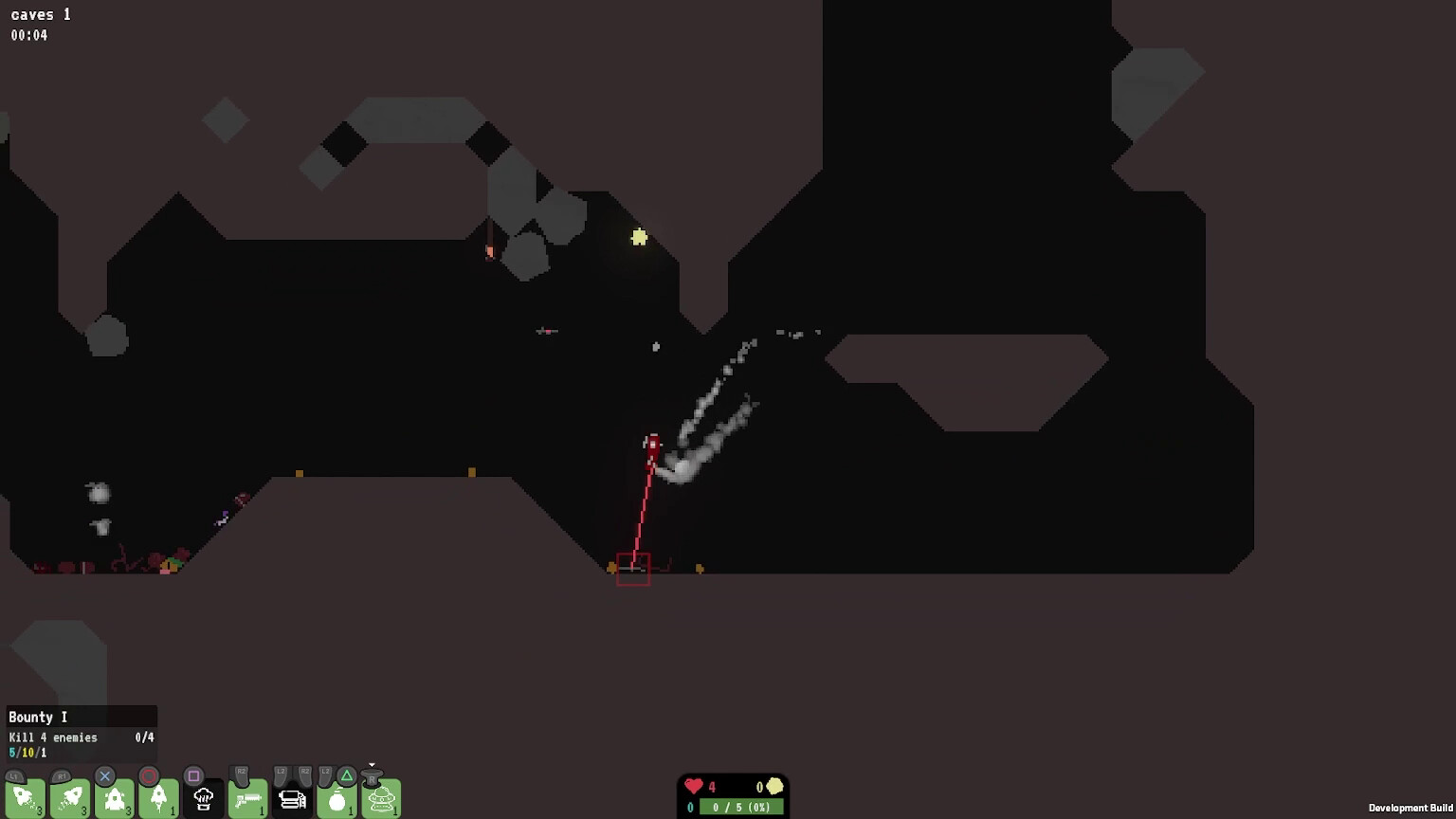
Task: Open the dropdown arrow above the UFO slot
Action: click(x=372, y=766)
